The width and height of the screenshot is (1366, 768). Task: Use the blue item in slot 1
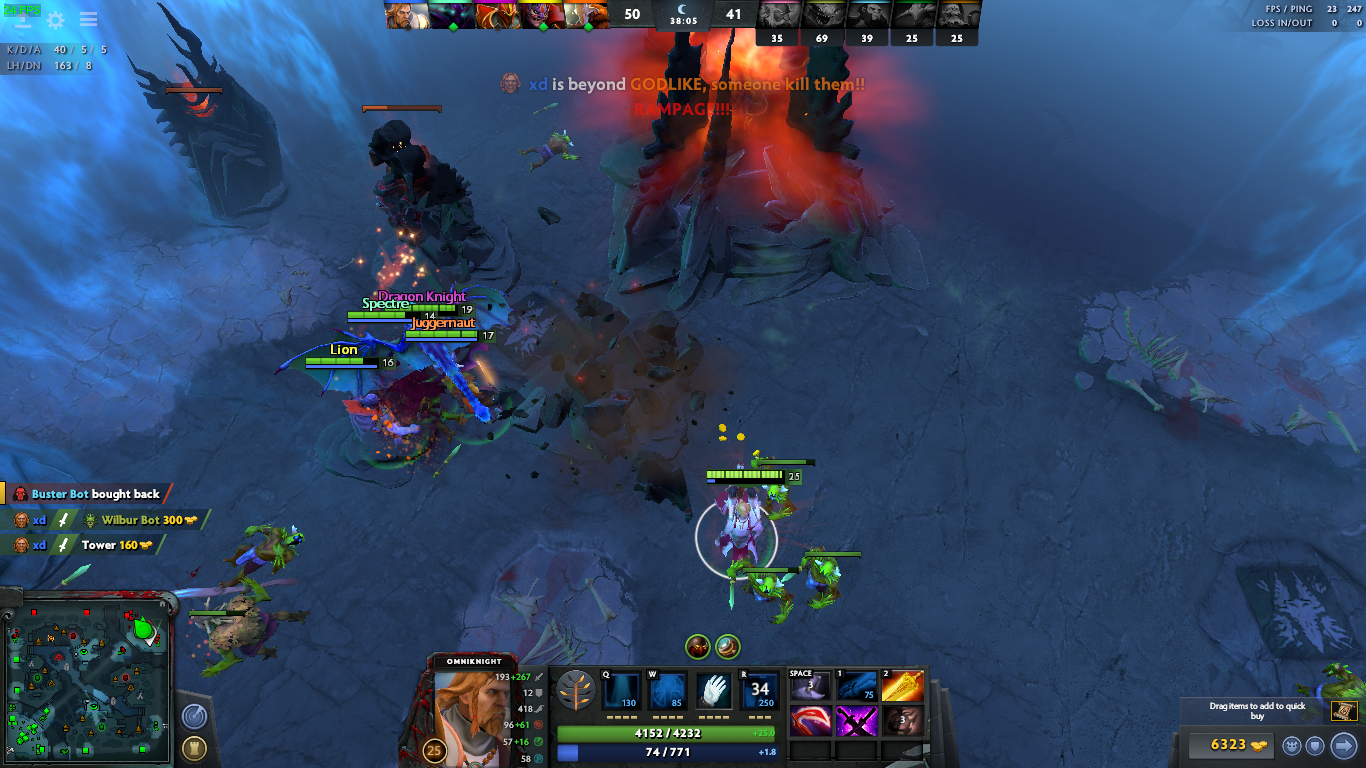coord(856,686)
